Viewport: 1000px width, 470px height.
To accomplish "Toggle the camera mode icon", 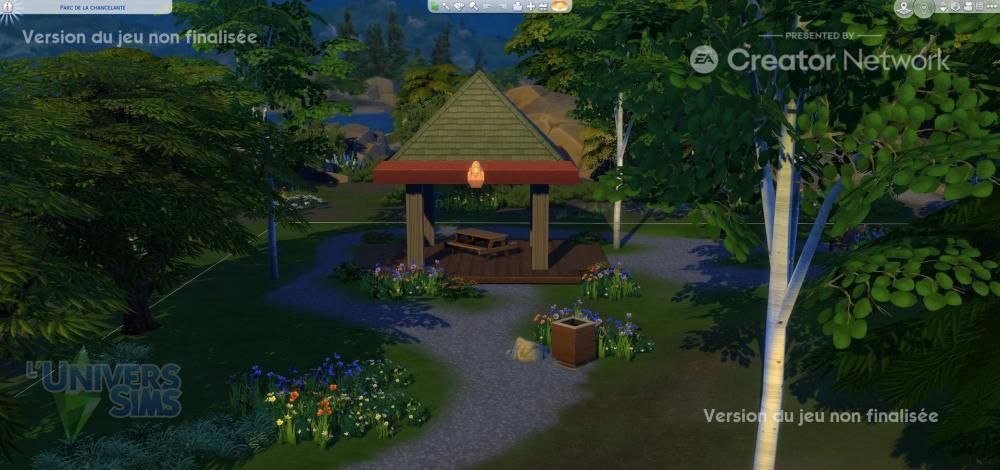I will (x=968, y=6).
